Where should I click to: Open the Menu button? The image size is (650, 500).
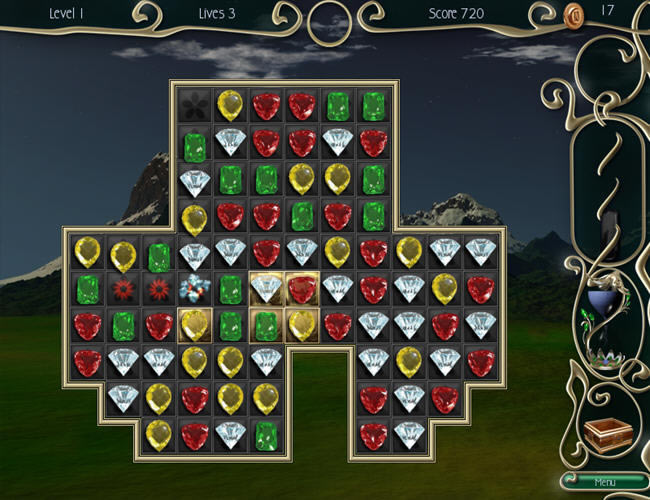click(x=604, y=482)
